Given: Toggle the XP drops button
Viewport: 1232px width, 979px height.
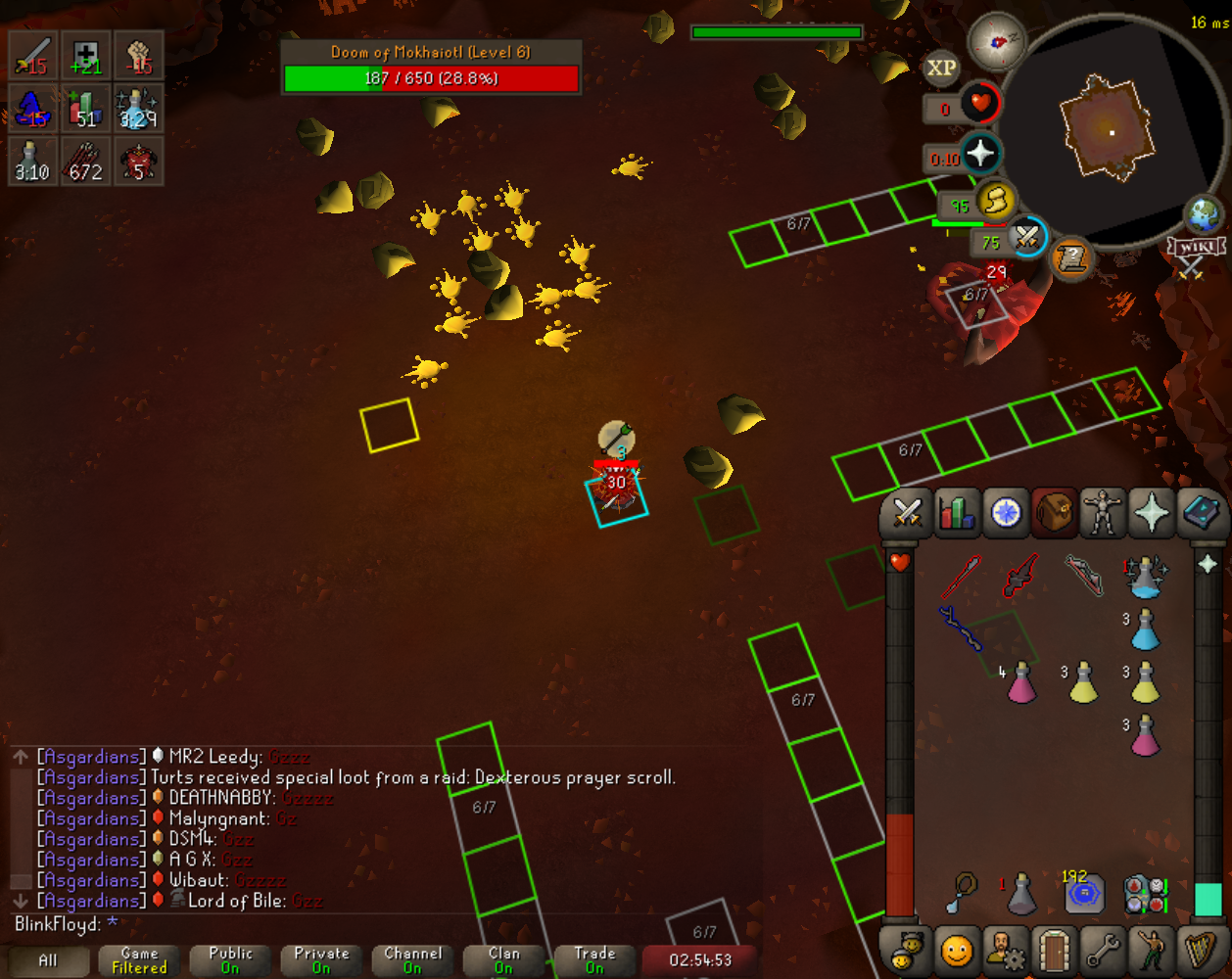Looking at the screenshot, I should pos(941,68).
